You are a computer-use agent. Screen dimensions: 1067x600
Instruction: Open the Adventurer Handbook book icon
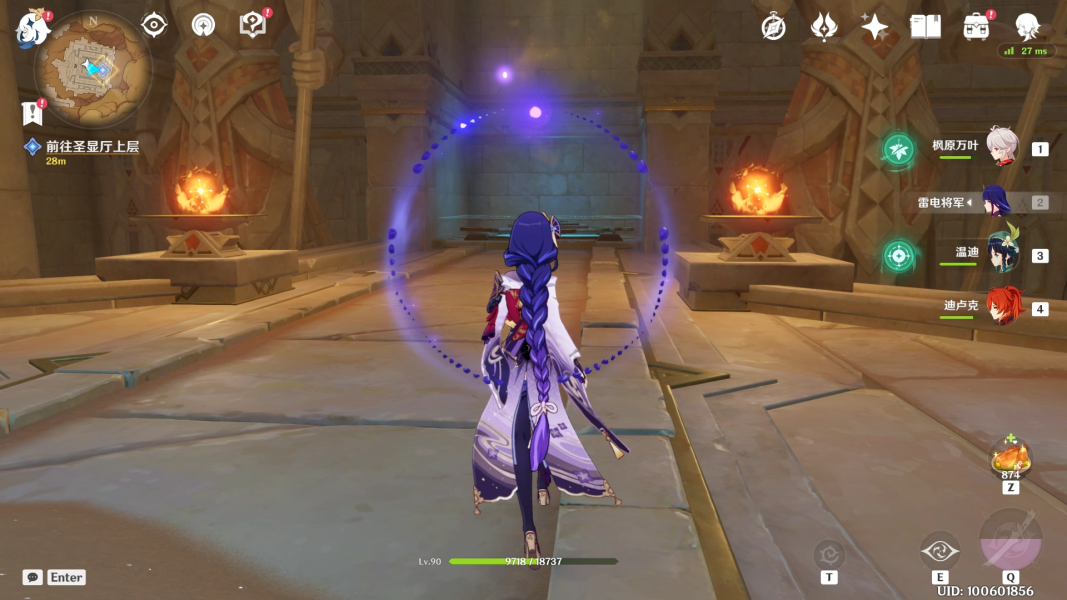pyautogui.click(x=925, y=27)
